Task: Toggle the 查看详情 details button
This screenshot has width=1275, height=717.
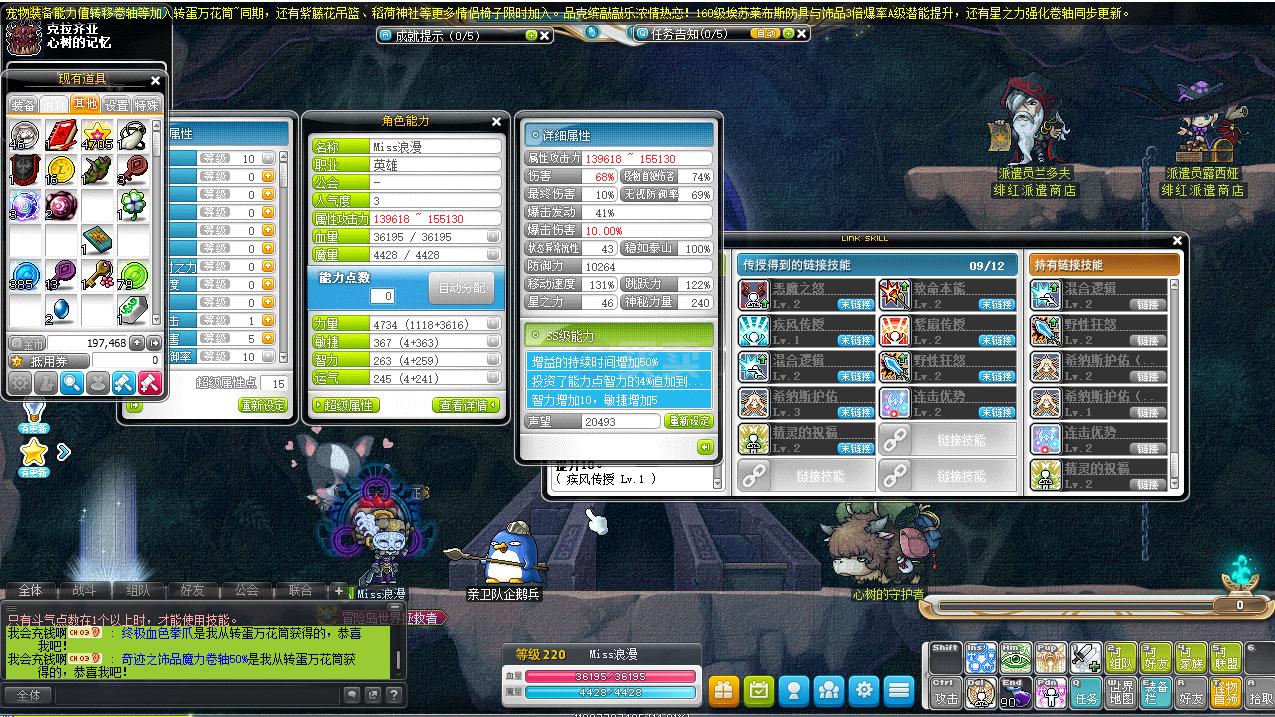Action: pyautogui.click(x=467, y=405)
